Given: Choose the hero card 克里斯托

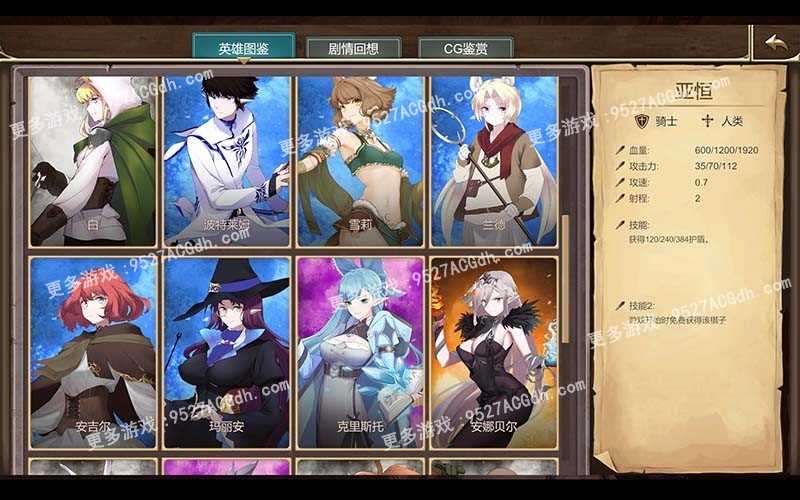Looking at the screenshot, I should point(360,352).
